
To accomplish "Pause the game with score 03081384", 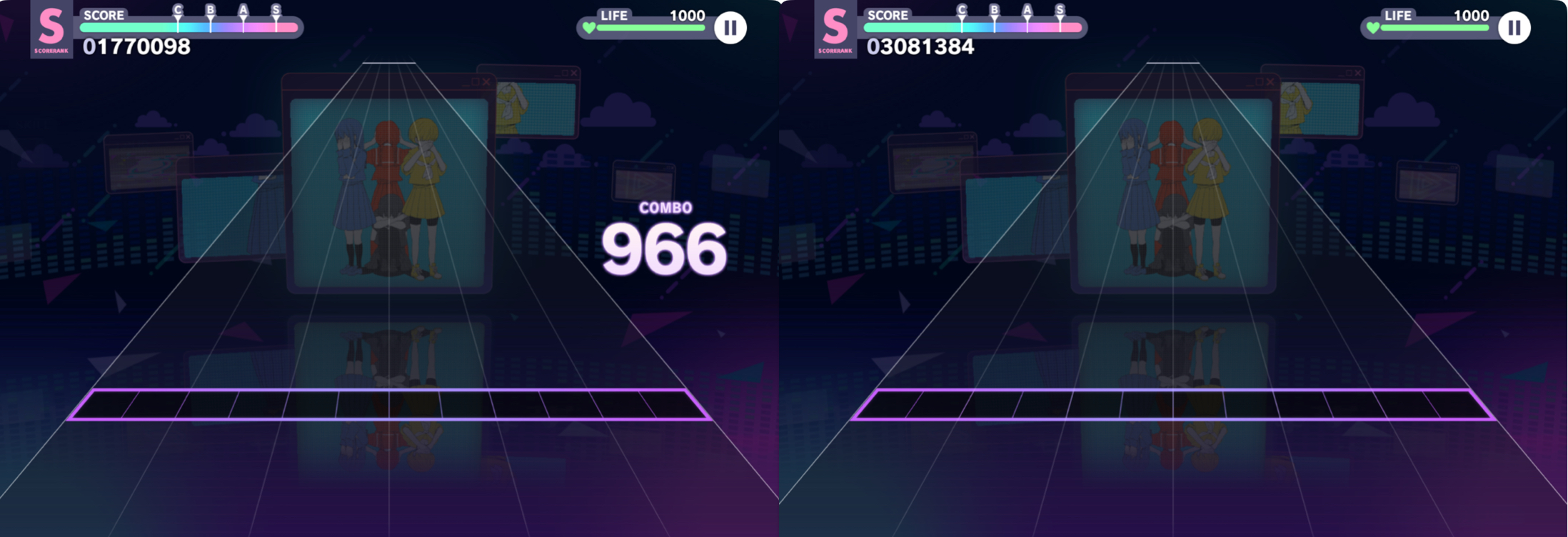I will [x=1514, y=28].
